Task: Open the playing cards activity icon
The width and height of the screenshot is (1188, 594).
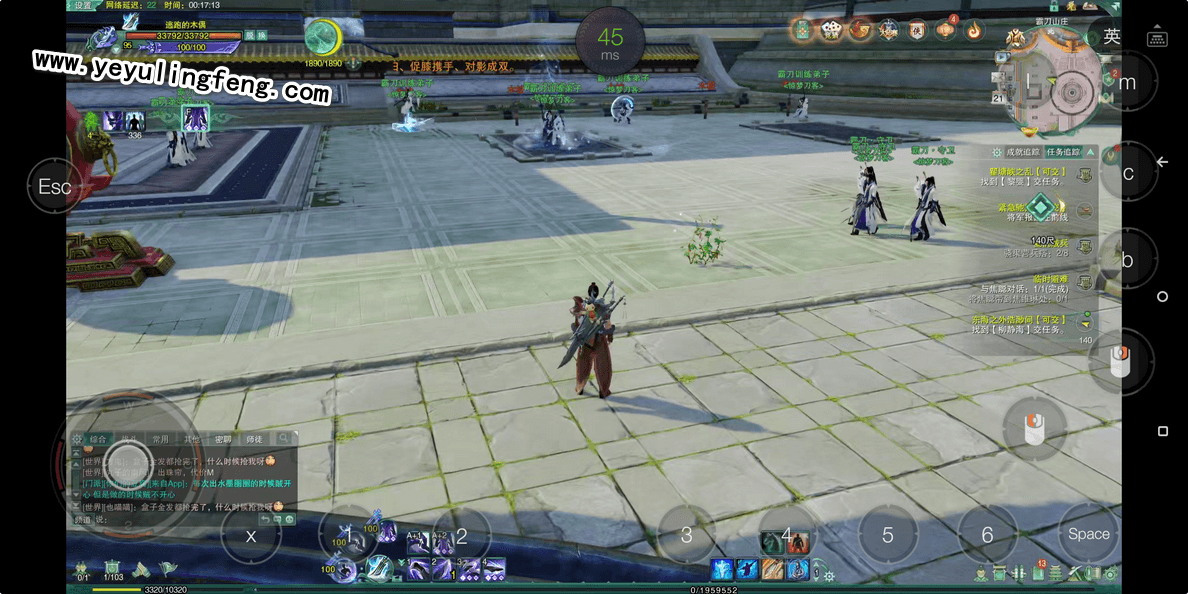Action: (831, 30)
